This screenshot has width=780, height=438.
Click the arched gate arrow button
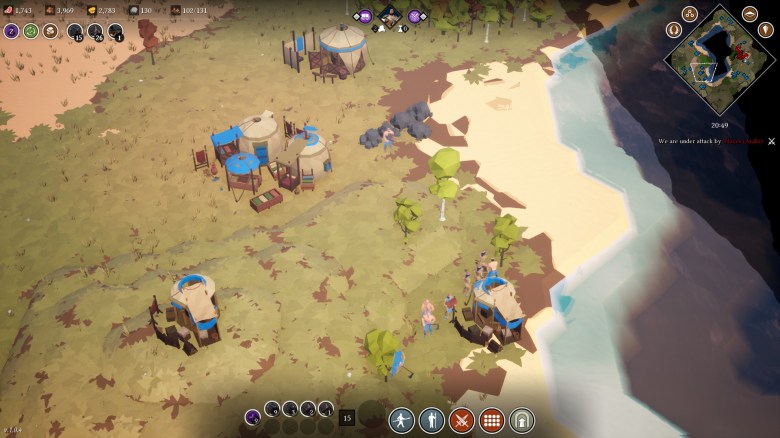[522, 420]
